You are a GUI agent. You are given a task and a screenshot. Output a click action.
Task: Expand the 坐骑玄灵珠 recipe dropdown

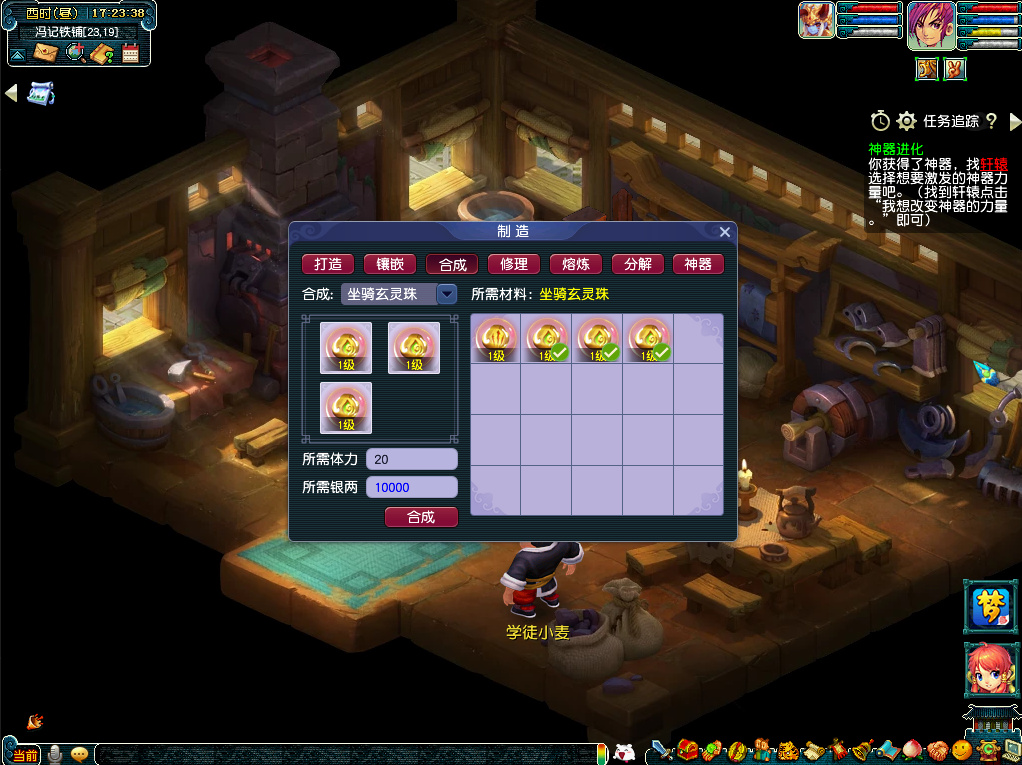[x=447, y=294]
